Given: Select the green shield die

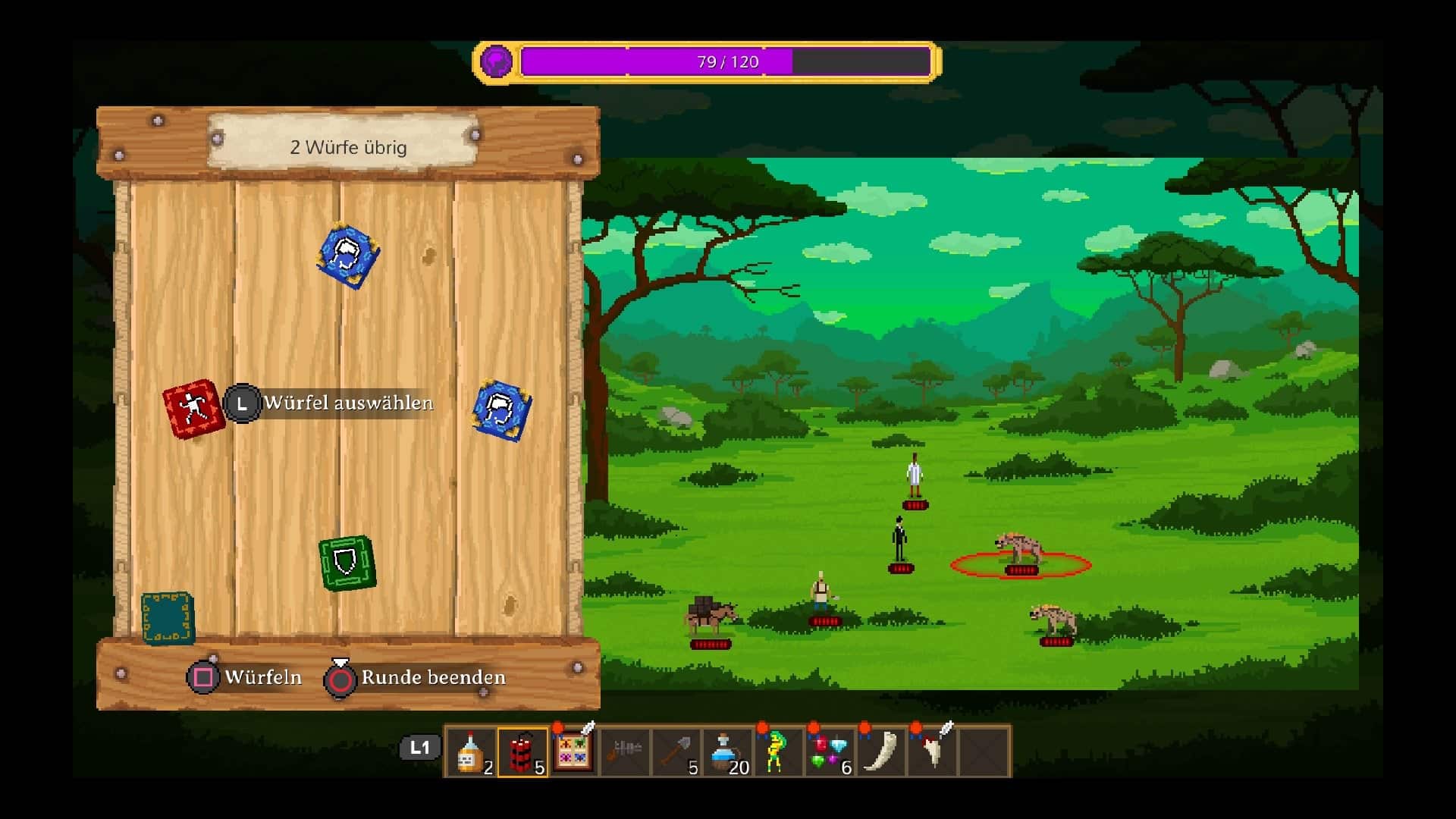Looking at the screenshot, I should coord(347,563).
